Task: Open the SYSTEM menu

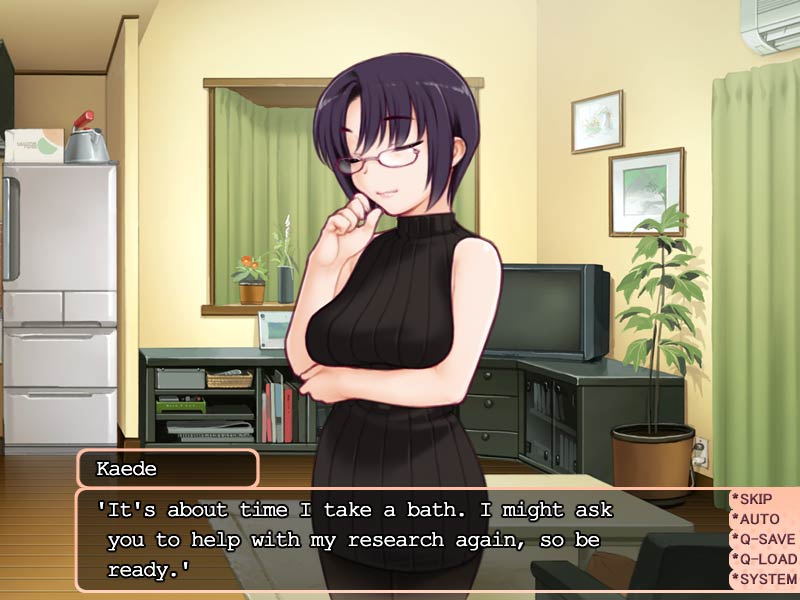Action: 766,579
